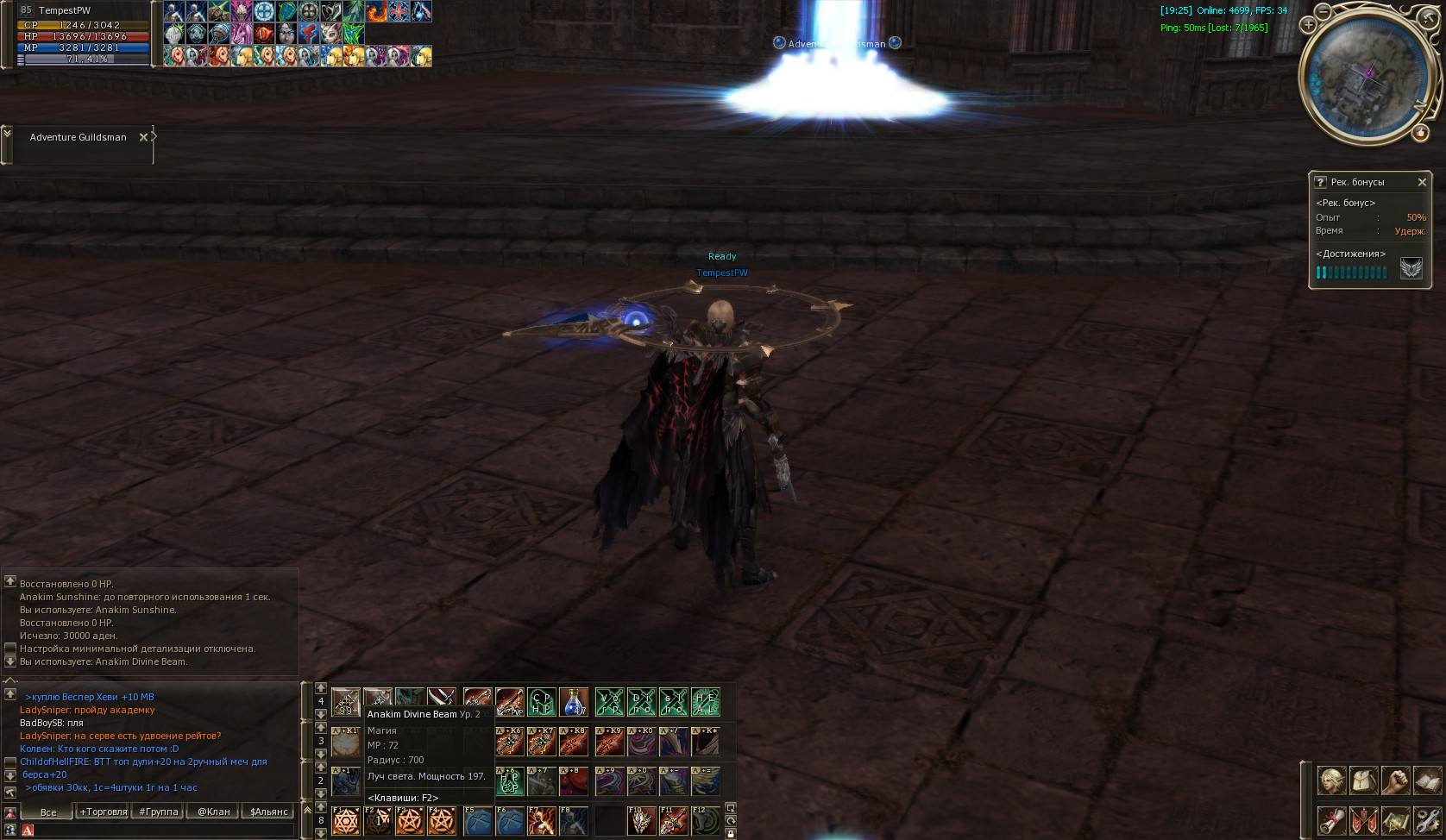Open the actions fist icon

(1395, 780)
